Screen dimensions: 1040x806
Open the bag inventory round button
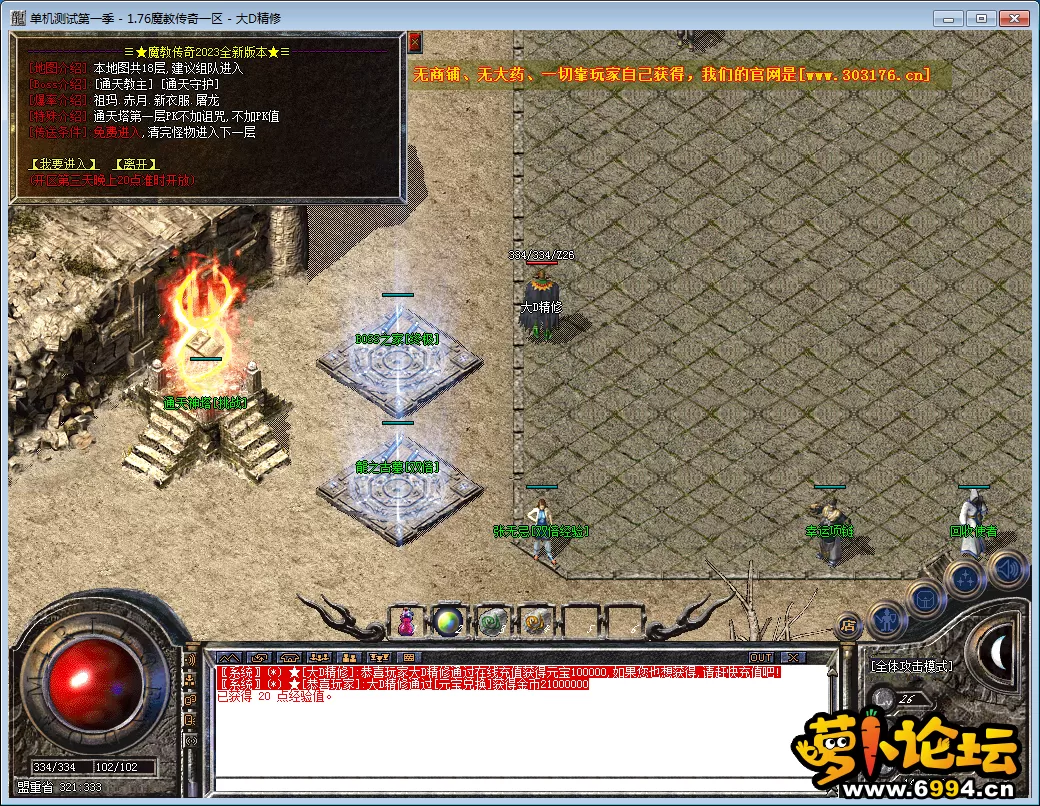(925, 598)
